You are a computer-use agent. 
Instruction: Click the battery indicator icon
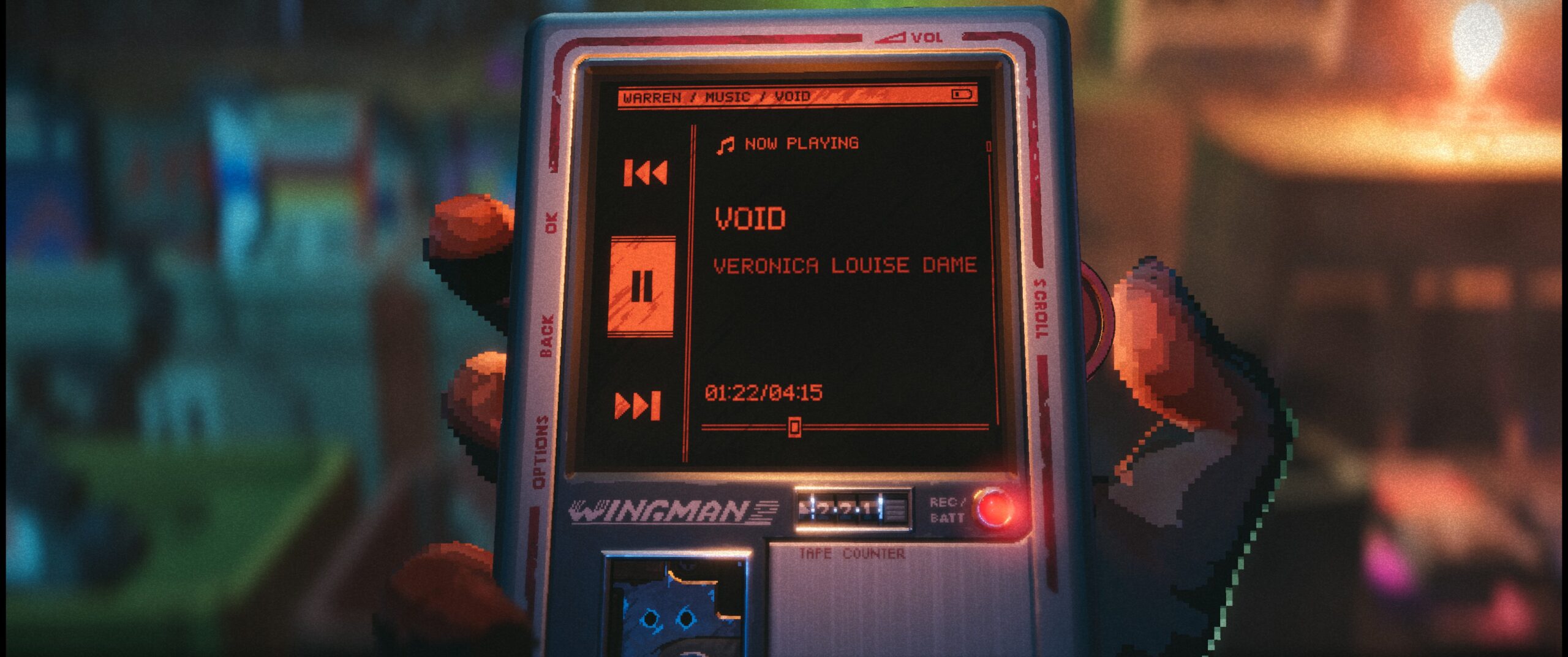962,95
